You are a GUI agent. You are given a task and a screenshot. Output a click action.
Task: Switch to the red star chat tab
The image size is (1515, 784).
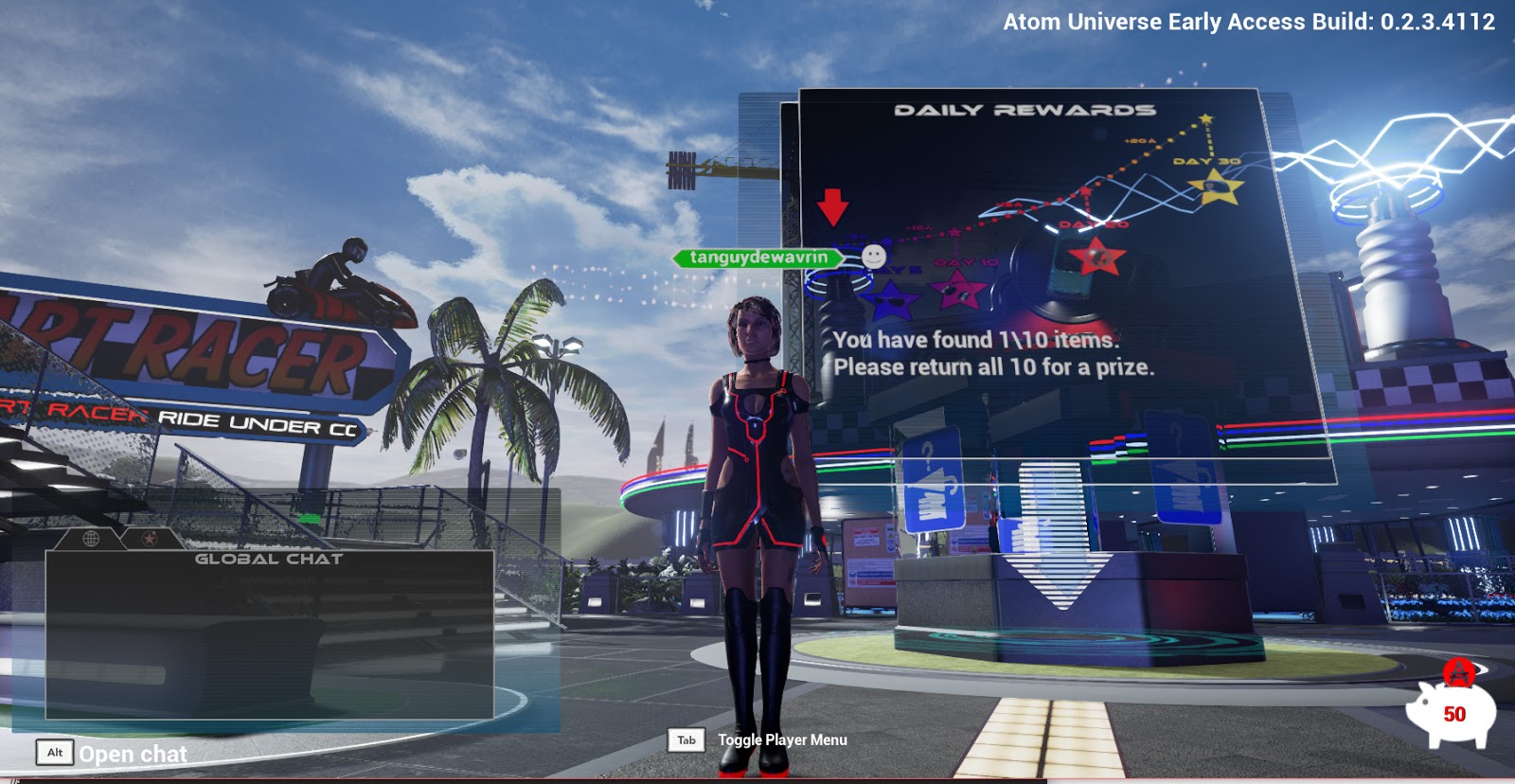coord(149,538)
